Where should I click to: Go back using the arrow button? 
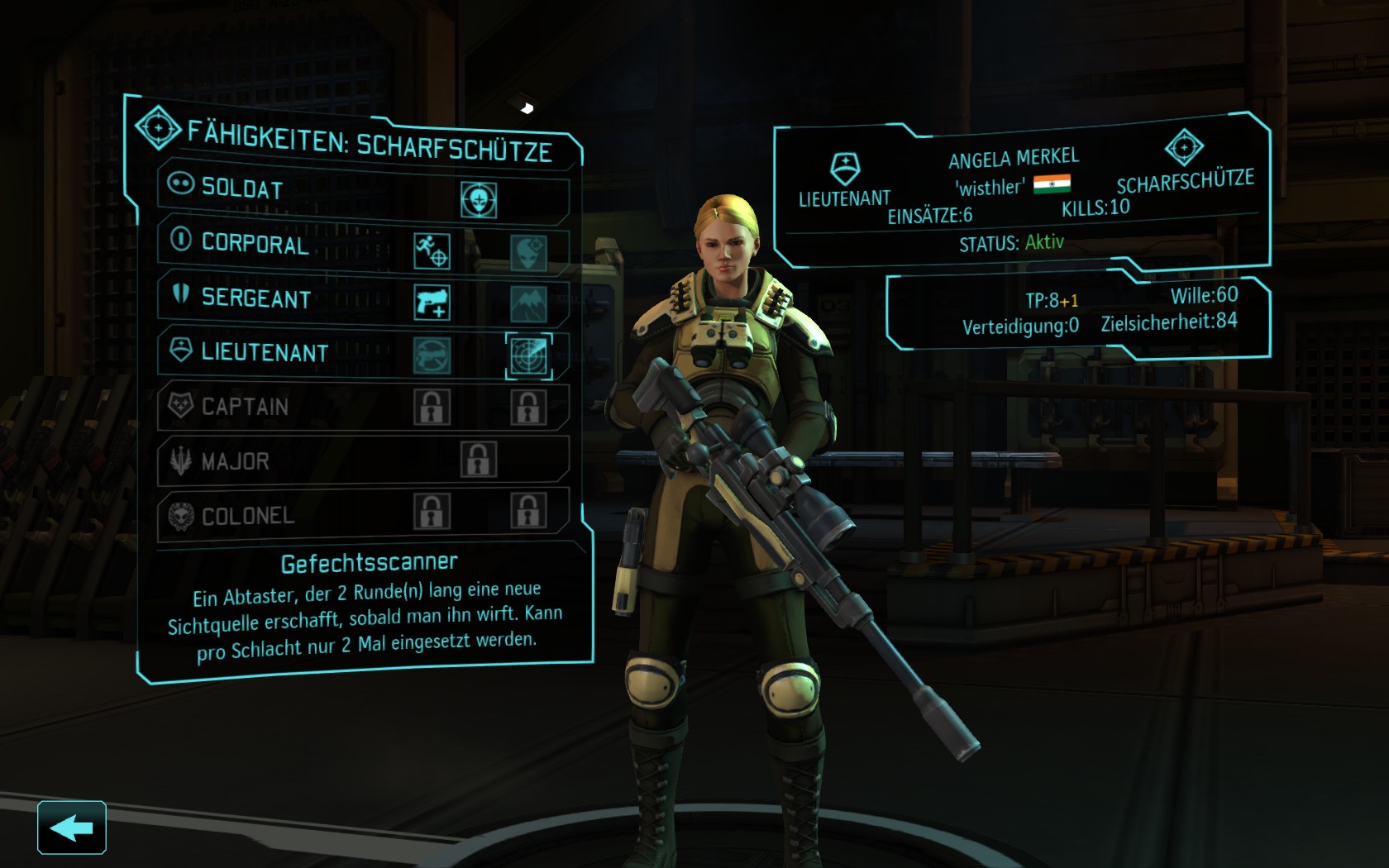pos(72,827)
